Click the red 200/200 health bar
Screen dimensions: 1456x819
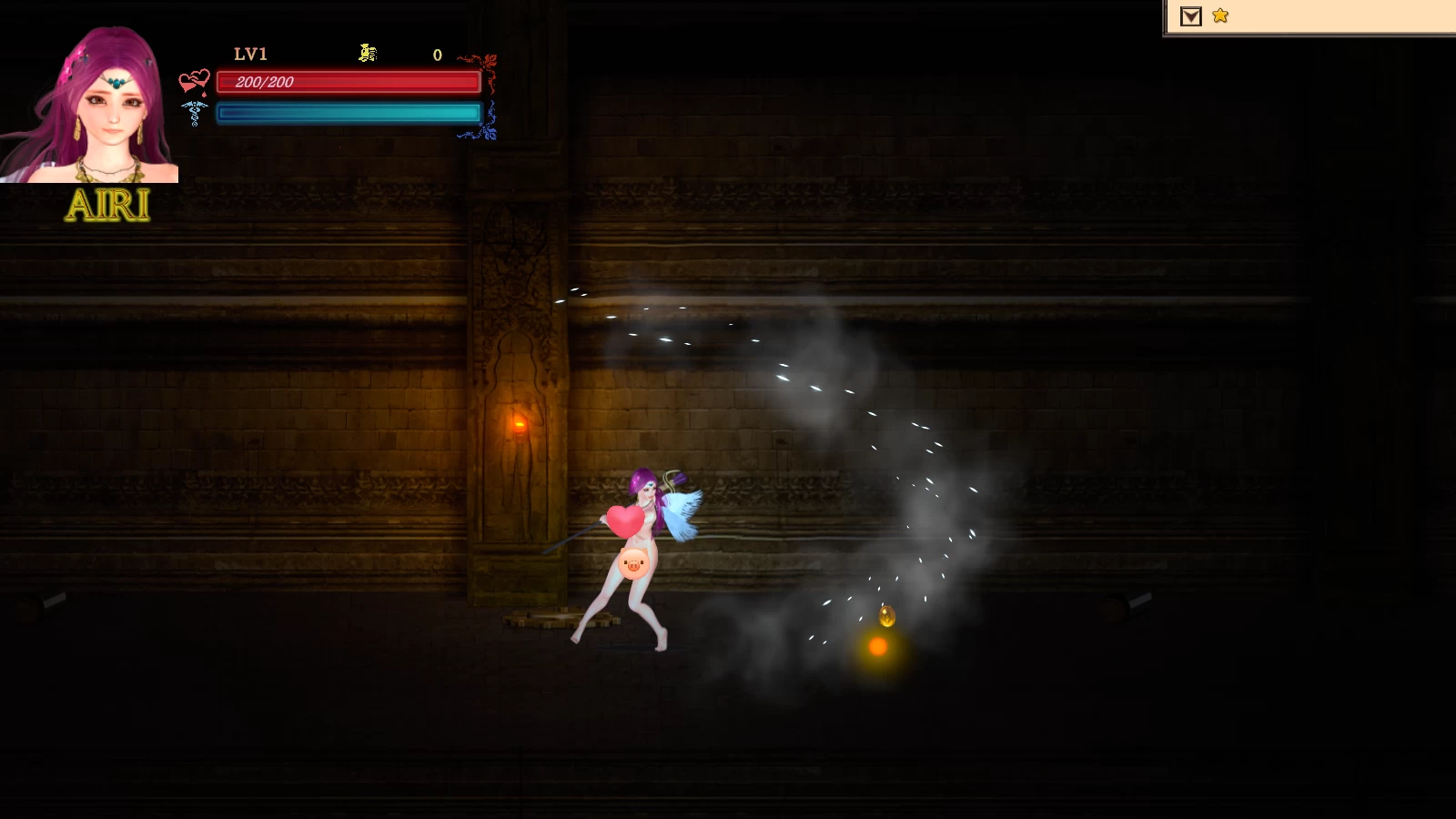point(347,83)
